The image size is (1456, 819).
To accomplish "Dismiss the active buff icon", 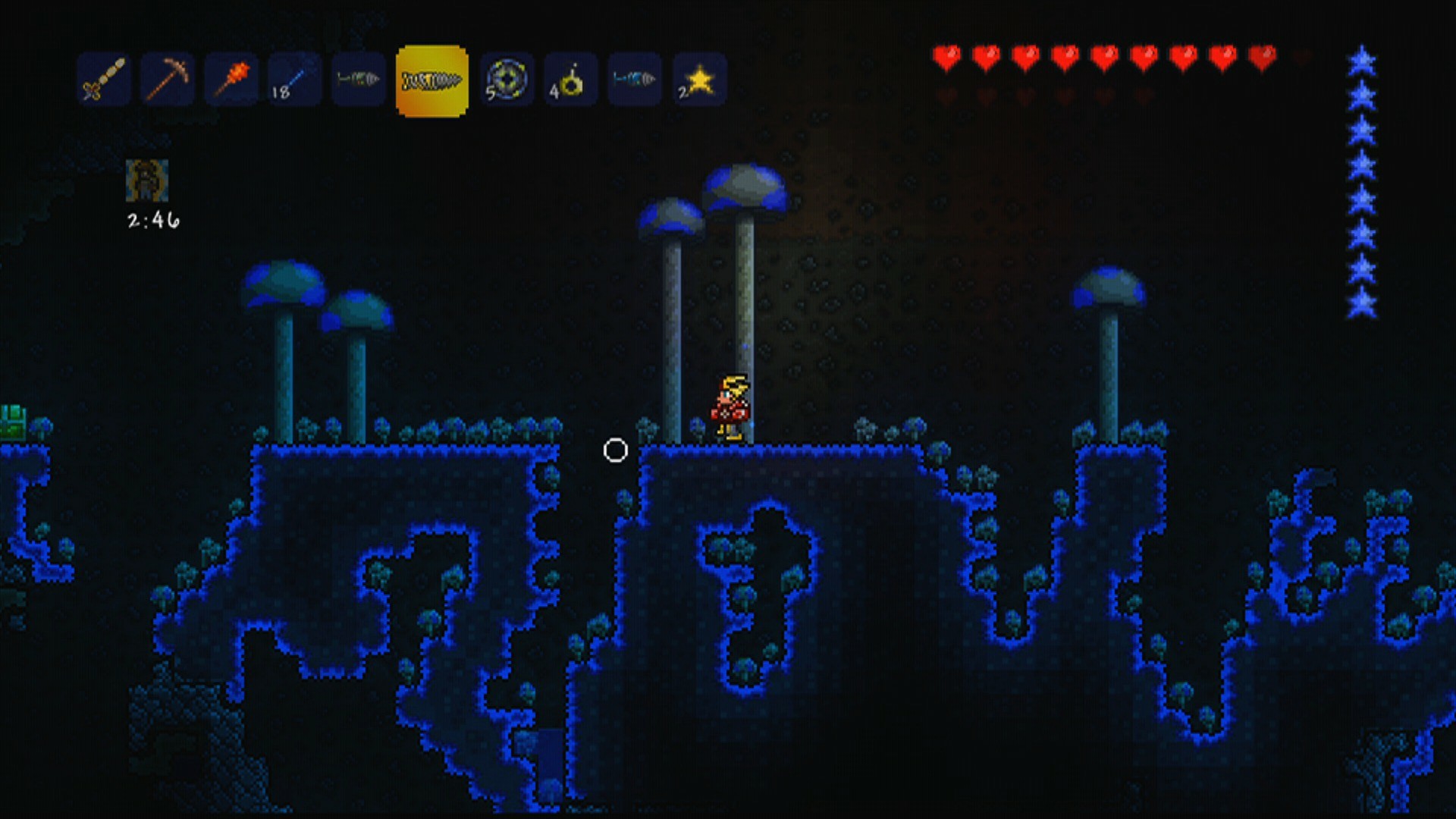I will pyautogui.click(x=149, y=180).
